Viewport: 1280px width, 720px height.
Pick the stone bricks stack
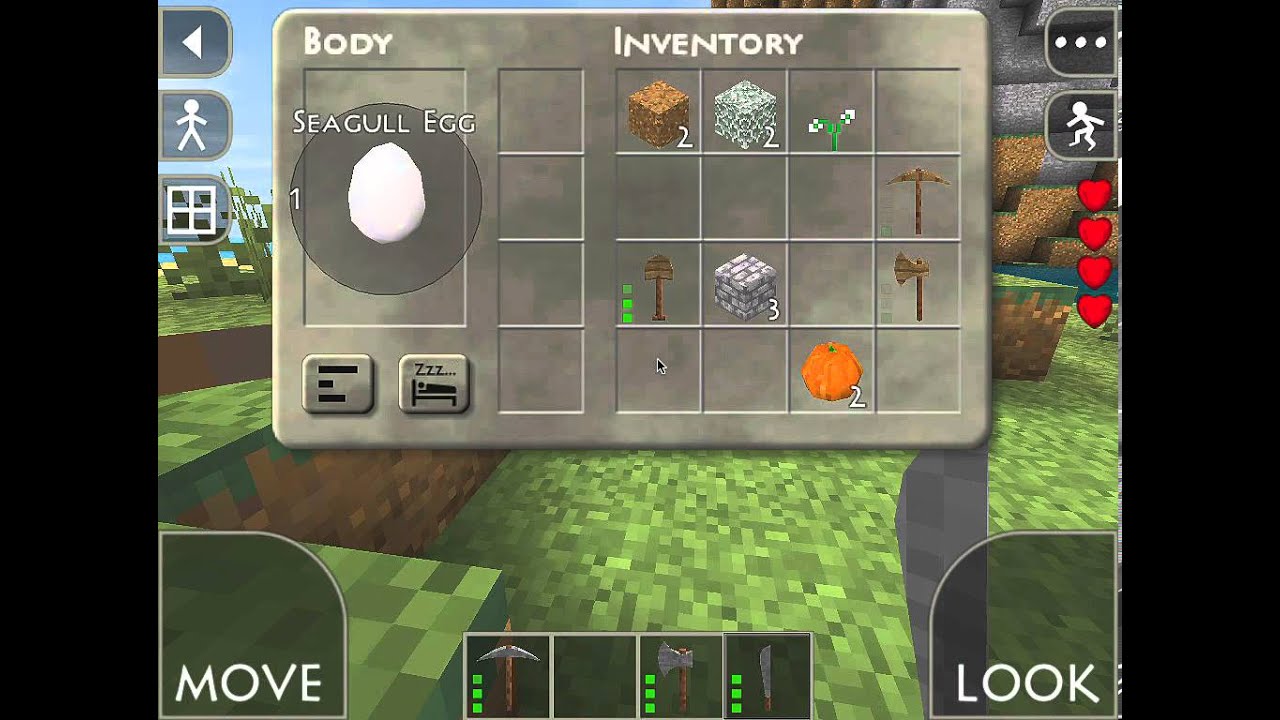[745, 285]
